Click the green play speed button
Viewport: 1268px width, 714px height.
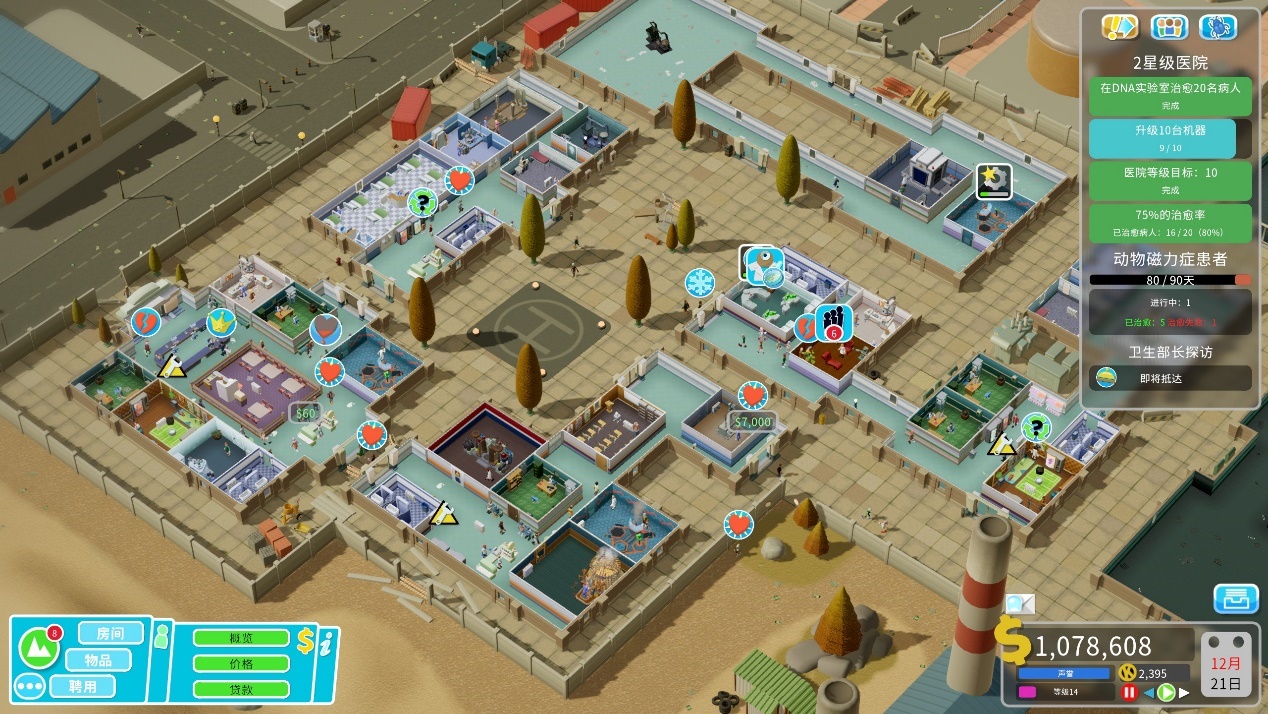tap(1165, 692)
